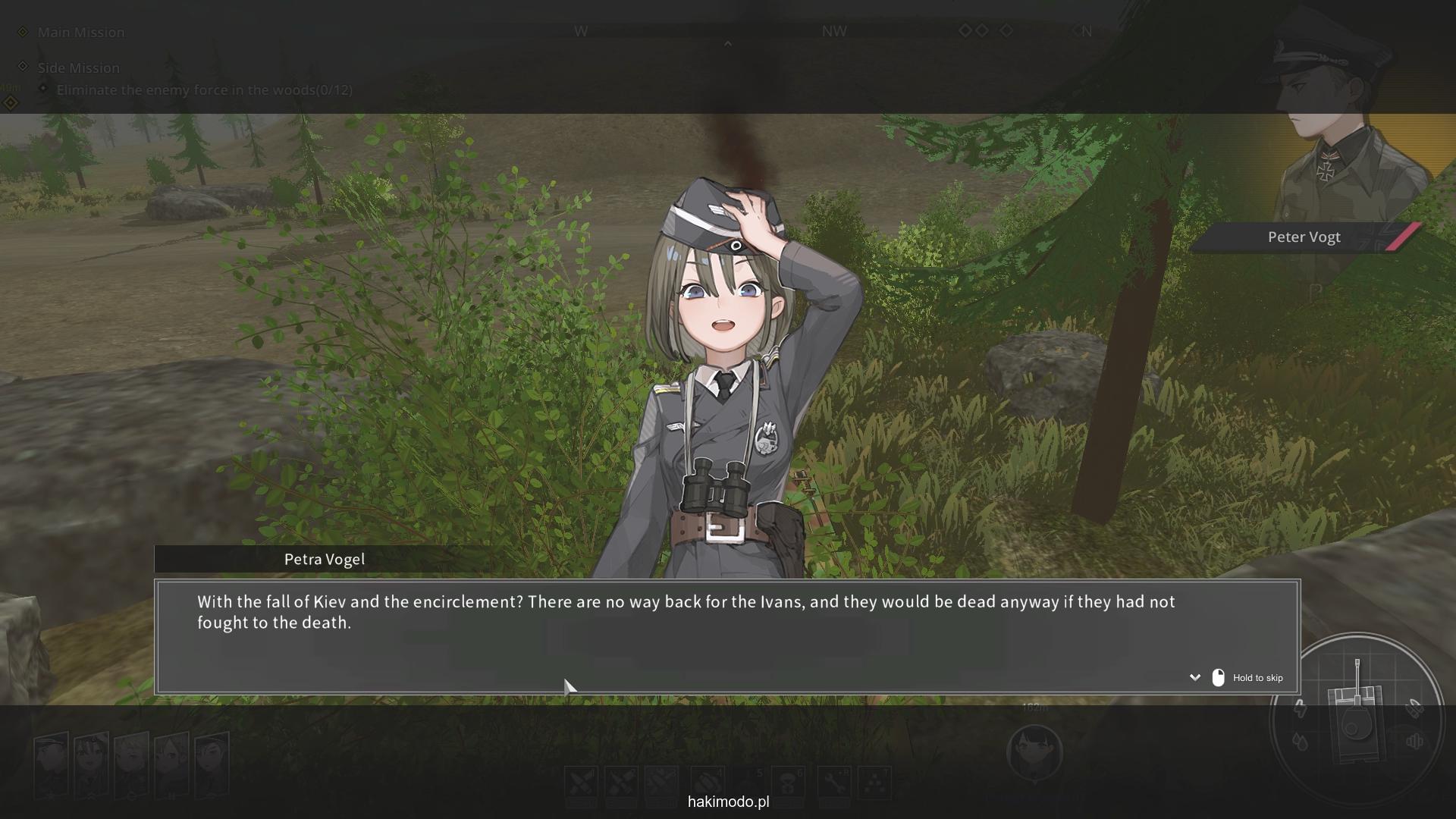Advance dialogue with the down chevron

1195,677
